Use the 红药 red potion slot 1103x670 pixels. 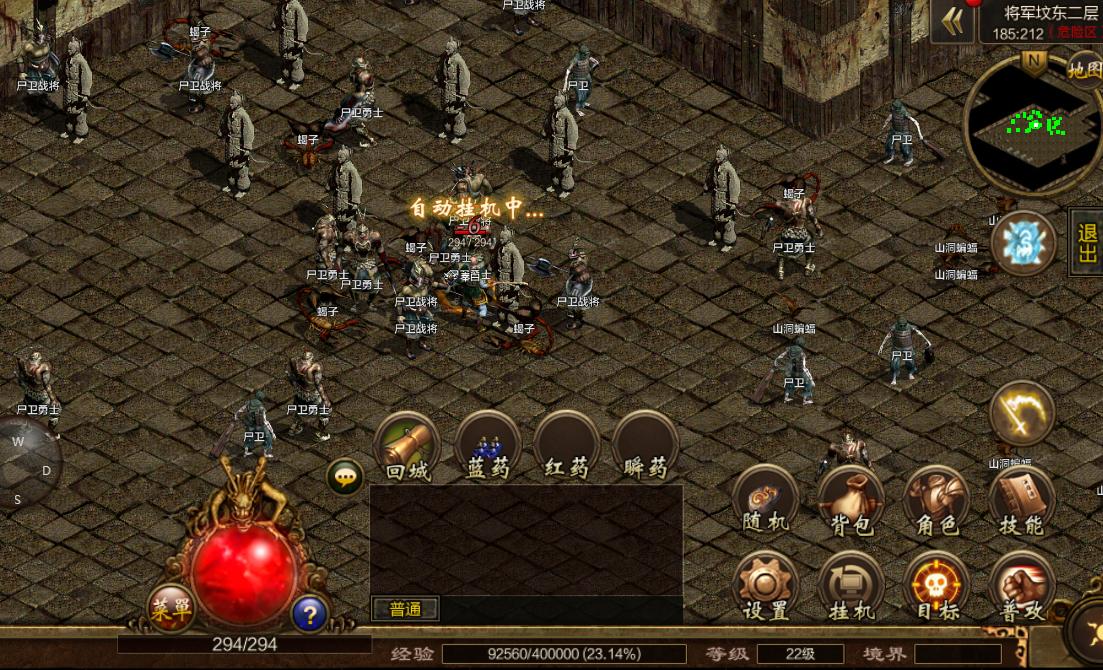click(x=567, y=445)
